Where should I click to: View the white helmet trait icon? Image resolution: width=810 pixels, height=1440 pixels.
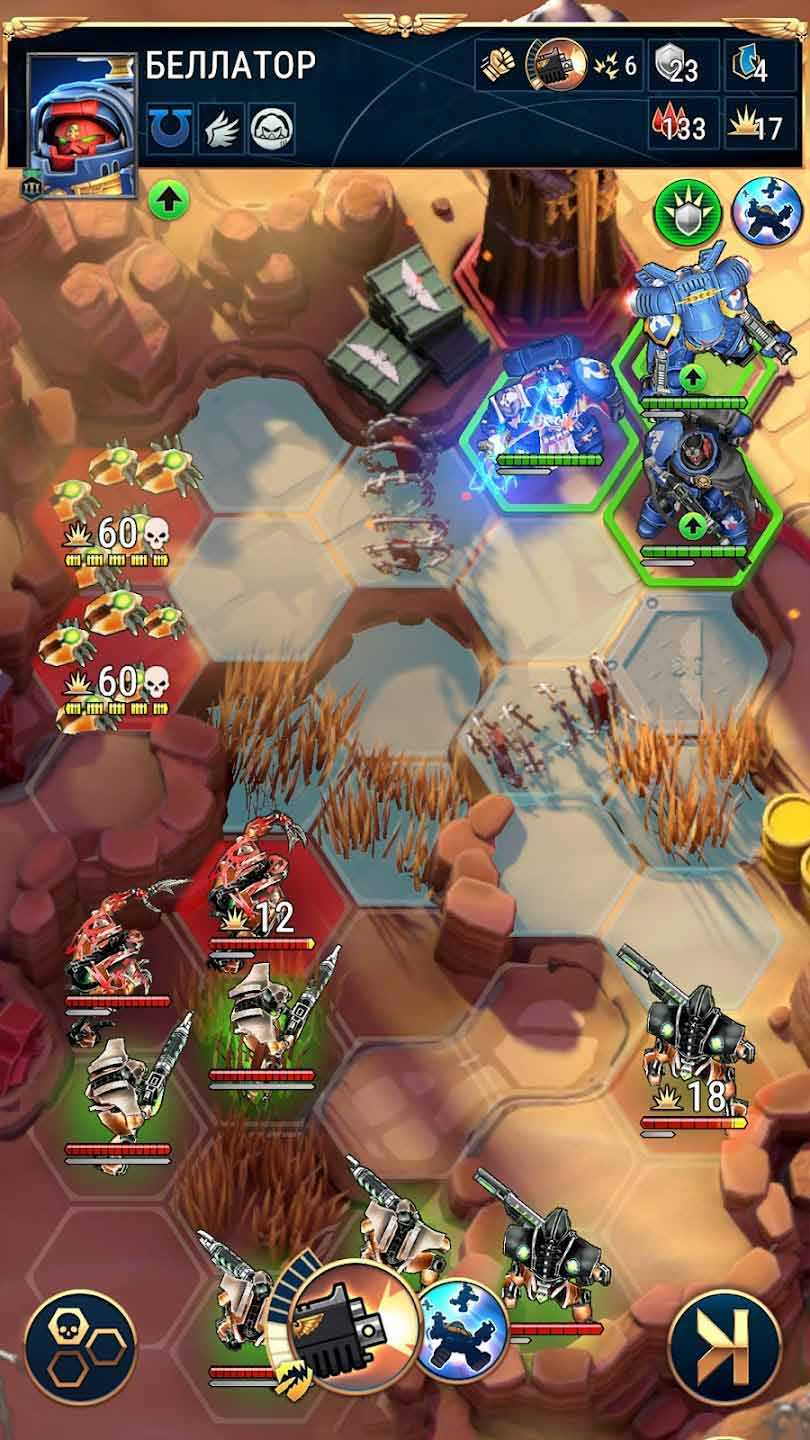(271, 129)
